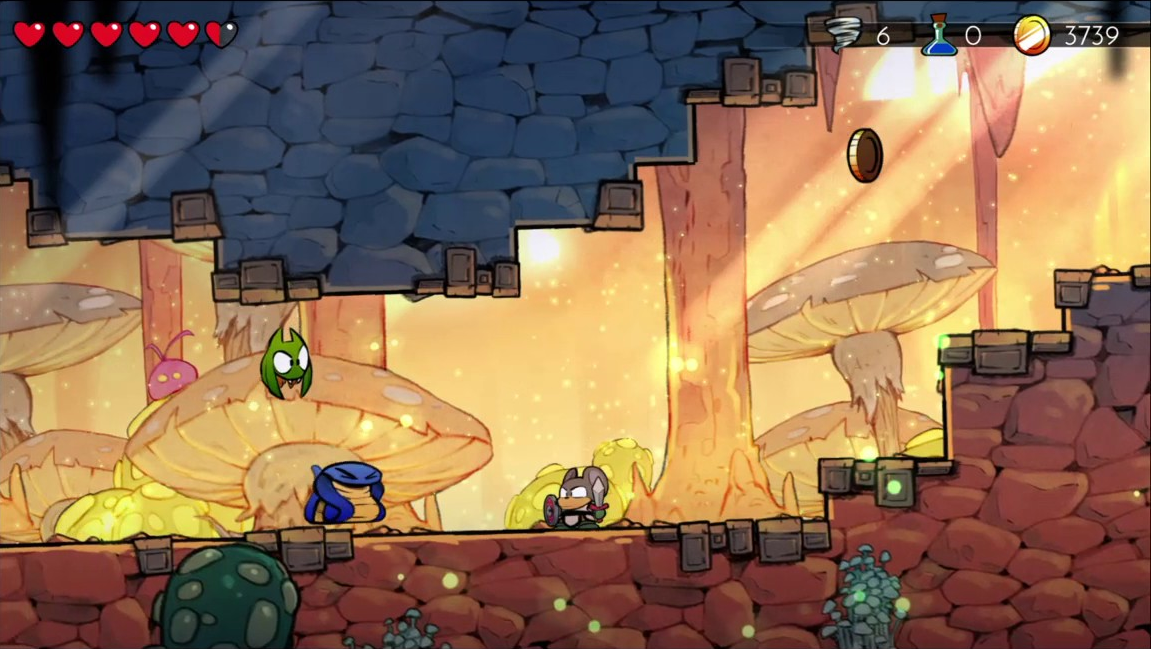Click the gold coin currency icon

click(x=1031, y=35)
